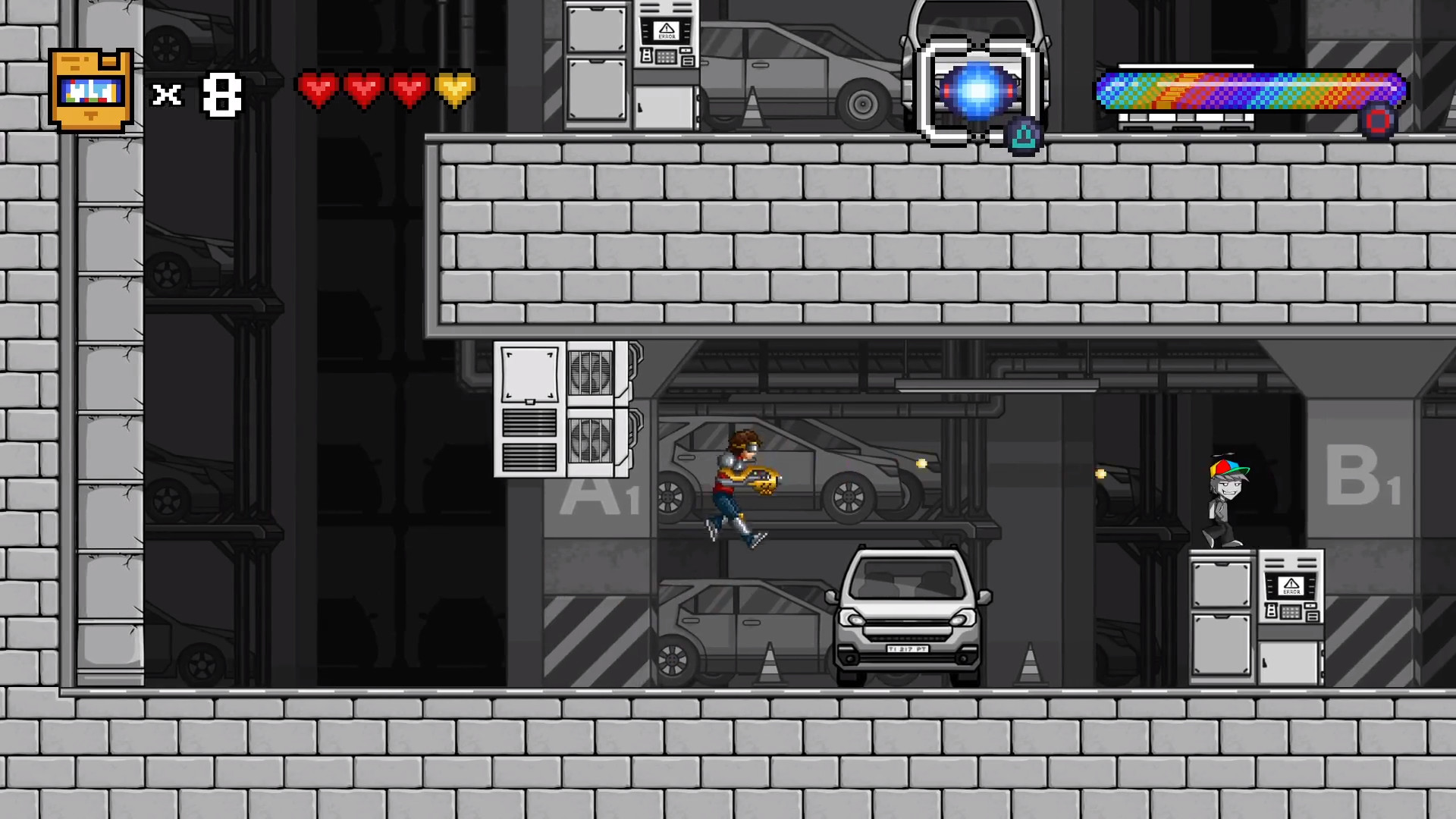Click the ERROR symbol on the top-left vending machine

click(x=665, y=30)
